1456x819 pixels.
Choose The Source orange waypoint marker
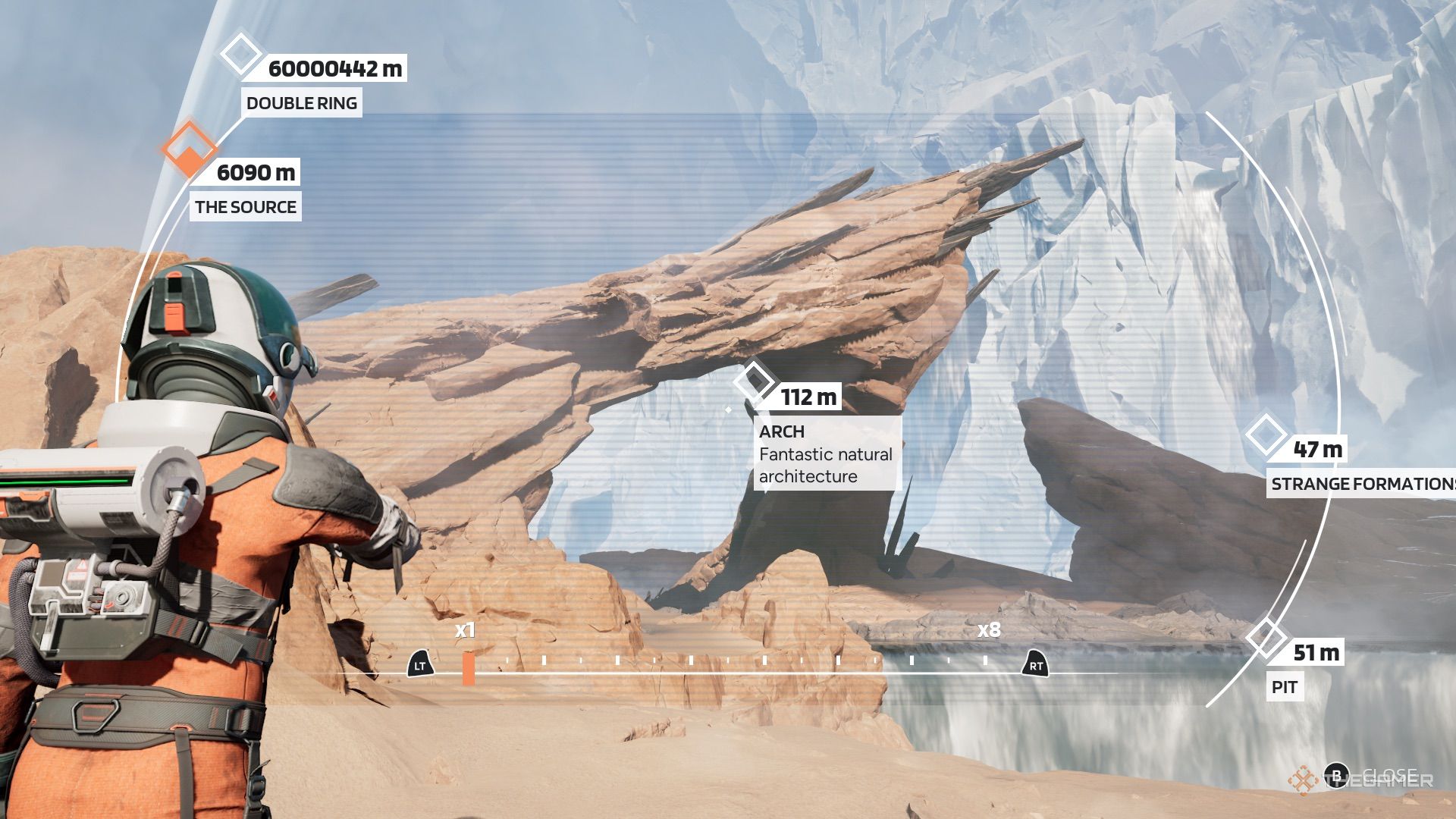coord(189,147)
